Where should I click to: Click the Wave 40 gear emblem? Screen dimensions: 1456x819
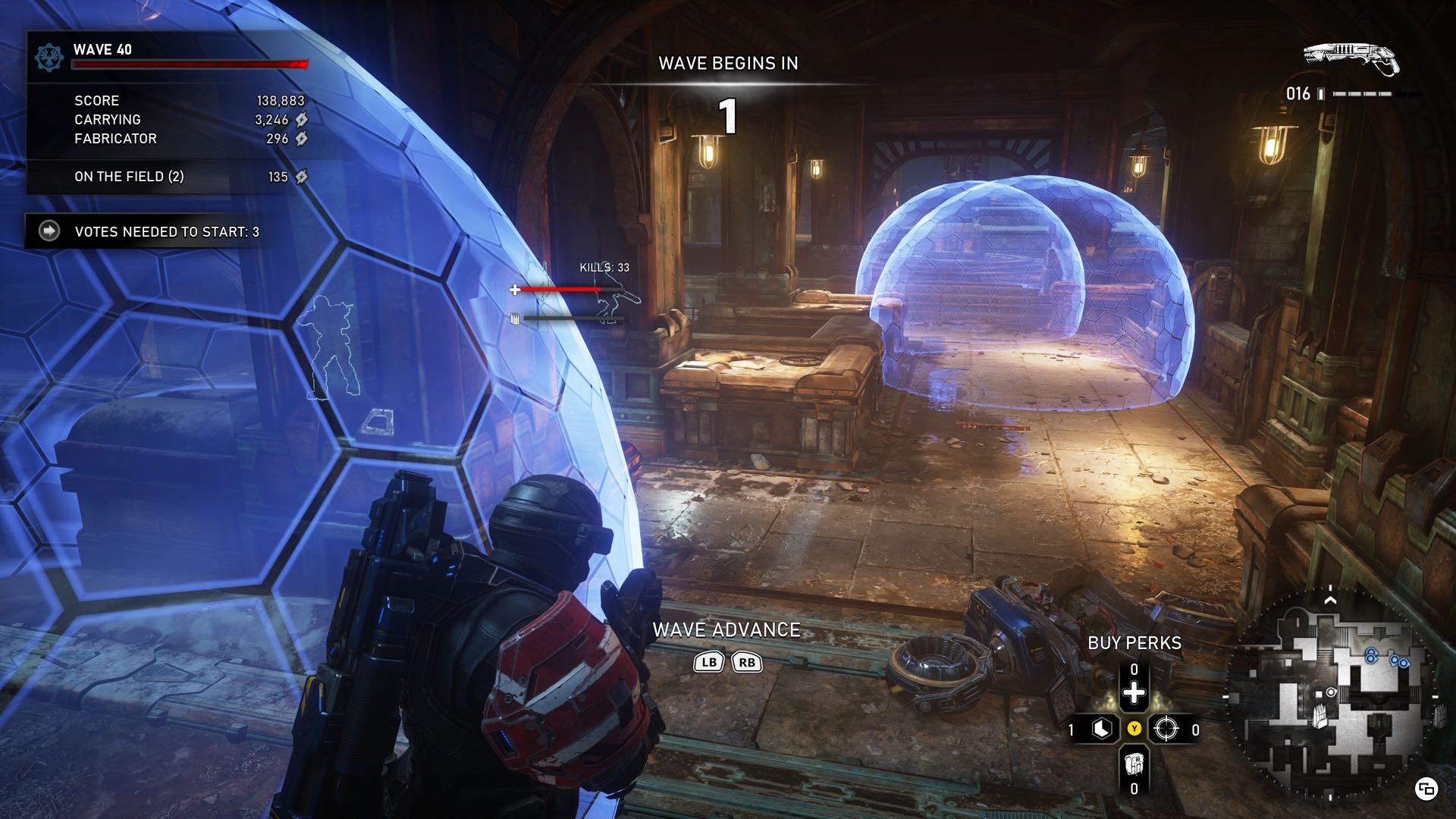(49, 58)
